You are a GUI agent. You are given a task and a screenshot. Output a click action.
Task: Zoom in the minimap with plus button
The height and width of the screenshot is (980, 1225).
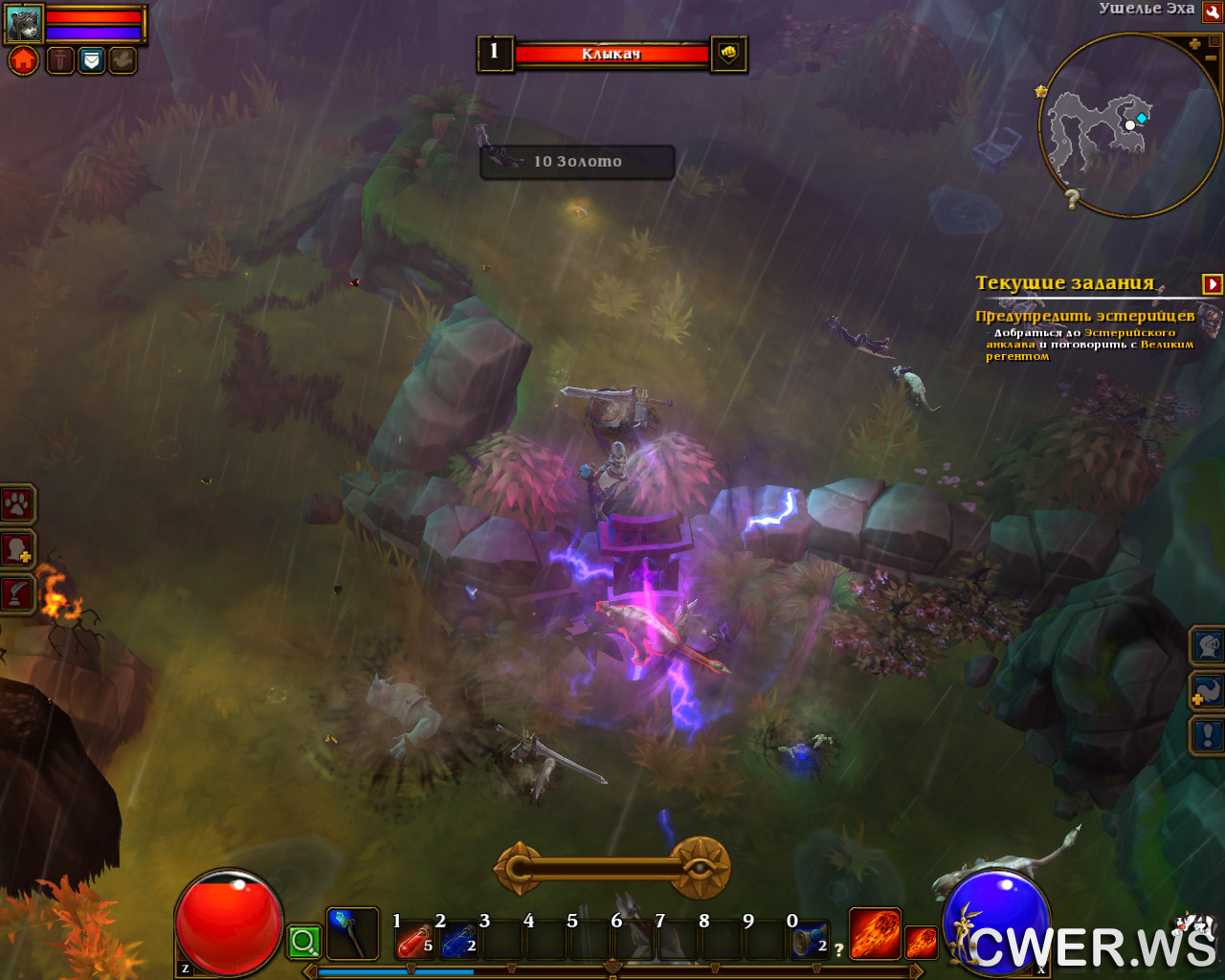[1194, 44]
